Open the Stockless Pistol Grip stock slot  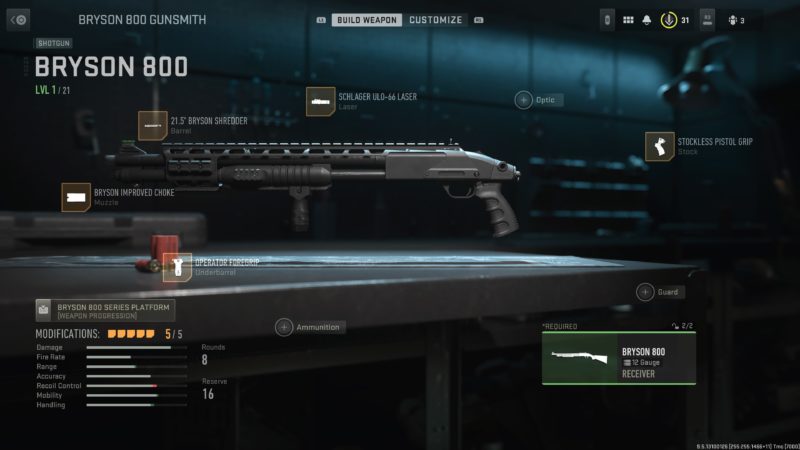click(659, 146)
